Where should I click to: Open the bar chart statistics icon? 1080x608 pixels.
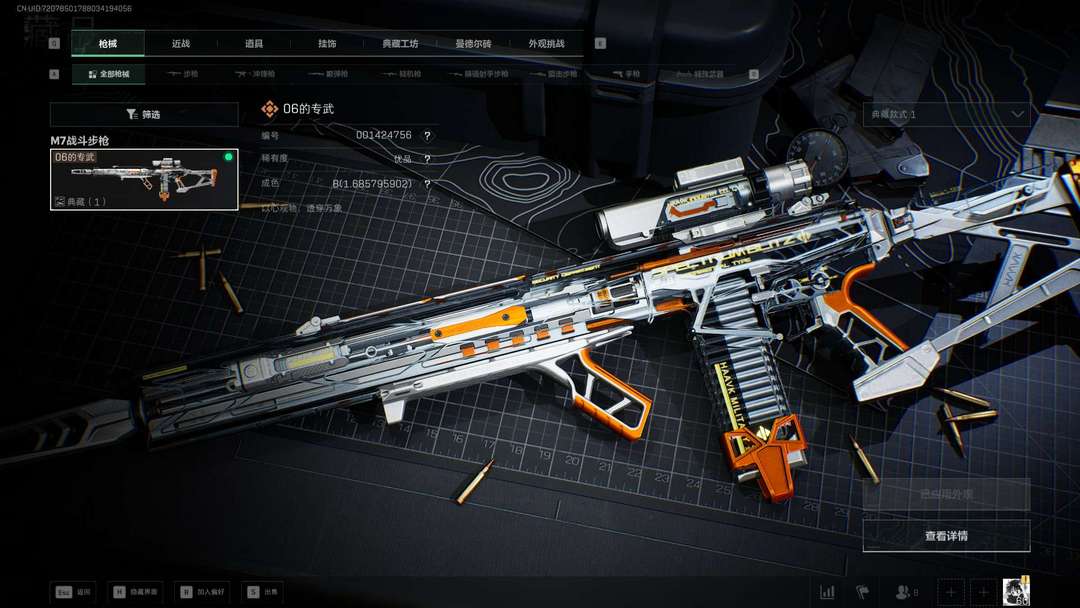pos(827,592)
